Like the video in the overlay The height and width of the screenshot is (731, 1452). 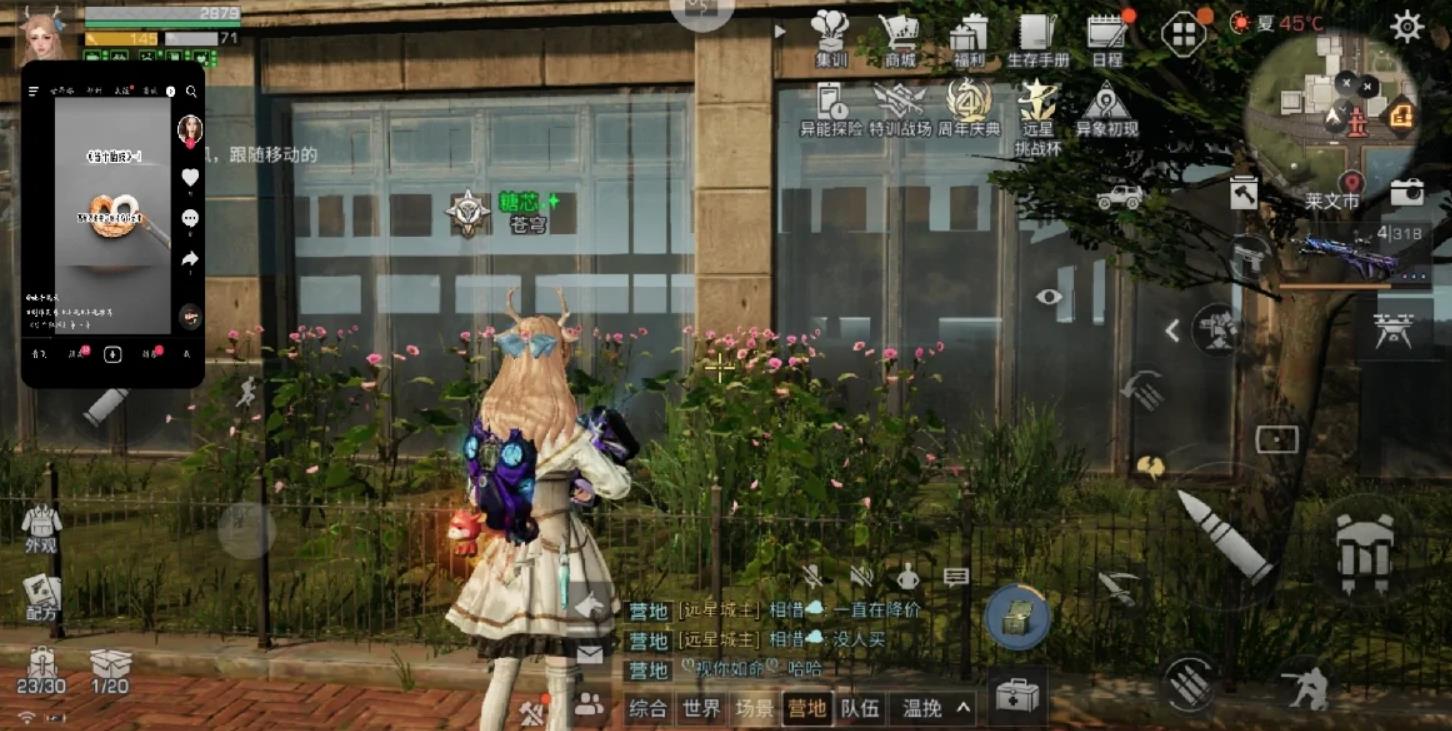click(190, 178)
